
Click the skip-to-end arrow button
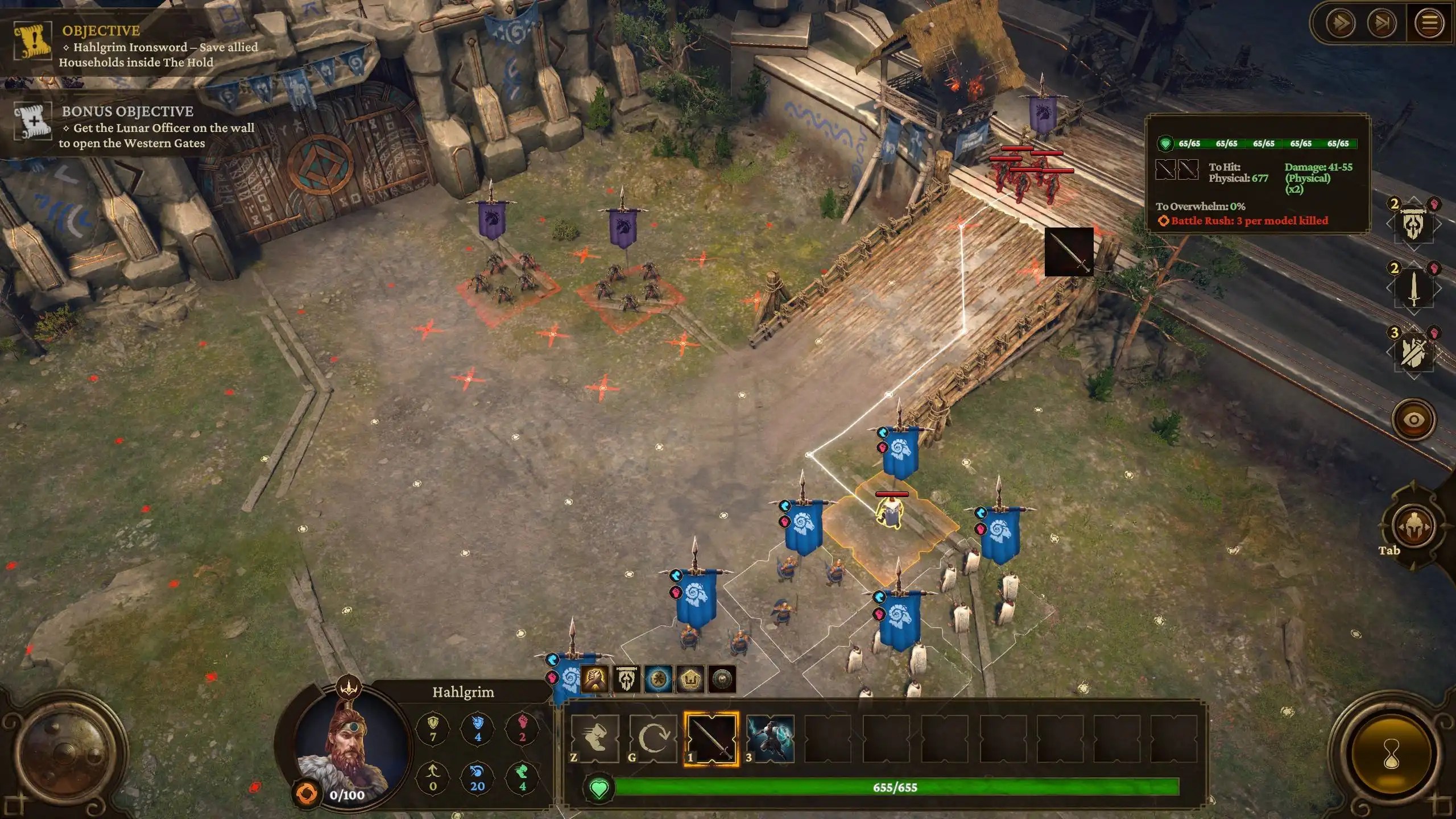click(1382, 23)
